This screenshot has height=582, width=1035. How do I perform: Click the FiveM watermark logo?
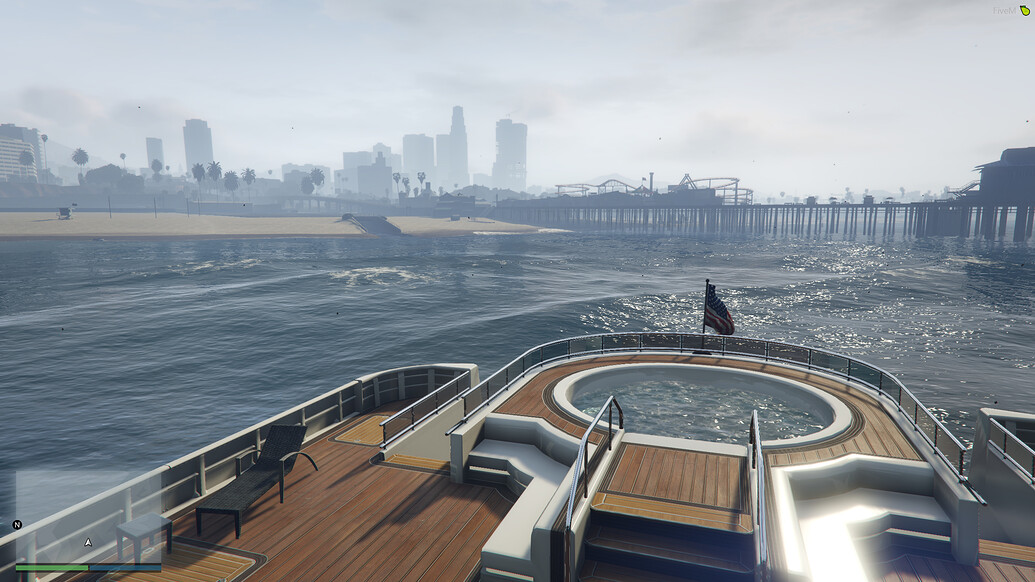coord(1010,11)
